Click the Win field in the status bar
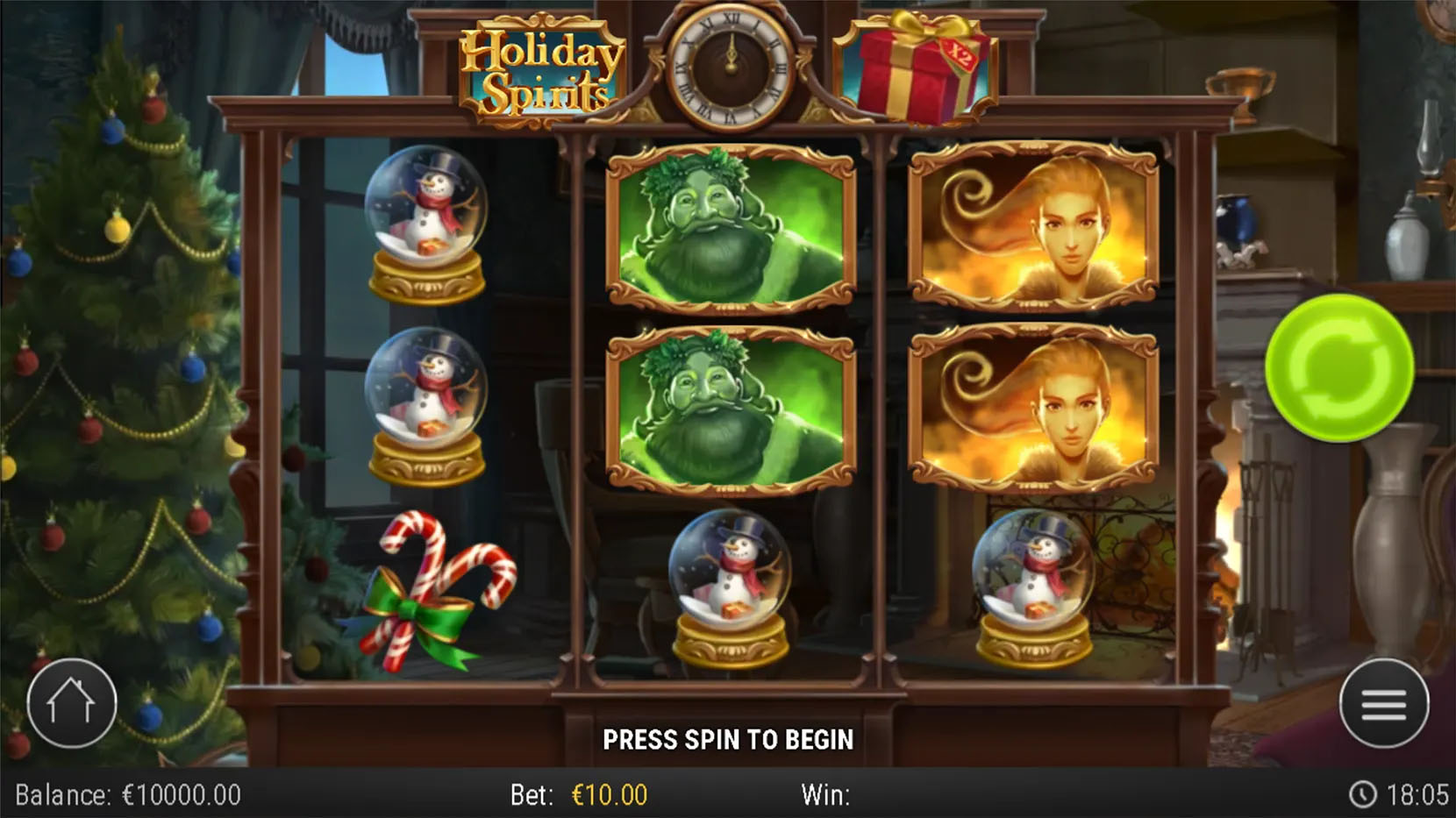The height and width of the screenshot is (818, 1456). pos(824,794)
